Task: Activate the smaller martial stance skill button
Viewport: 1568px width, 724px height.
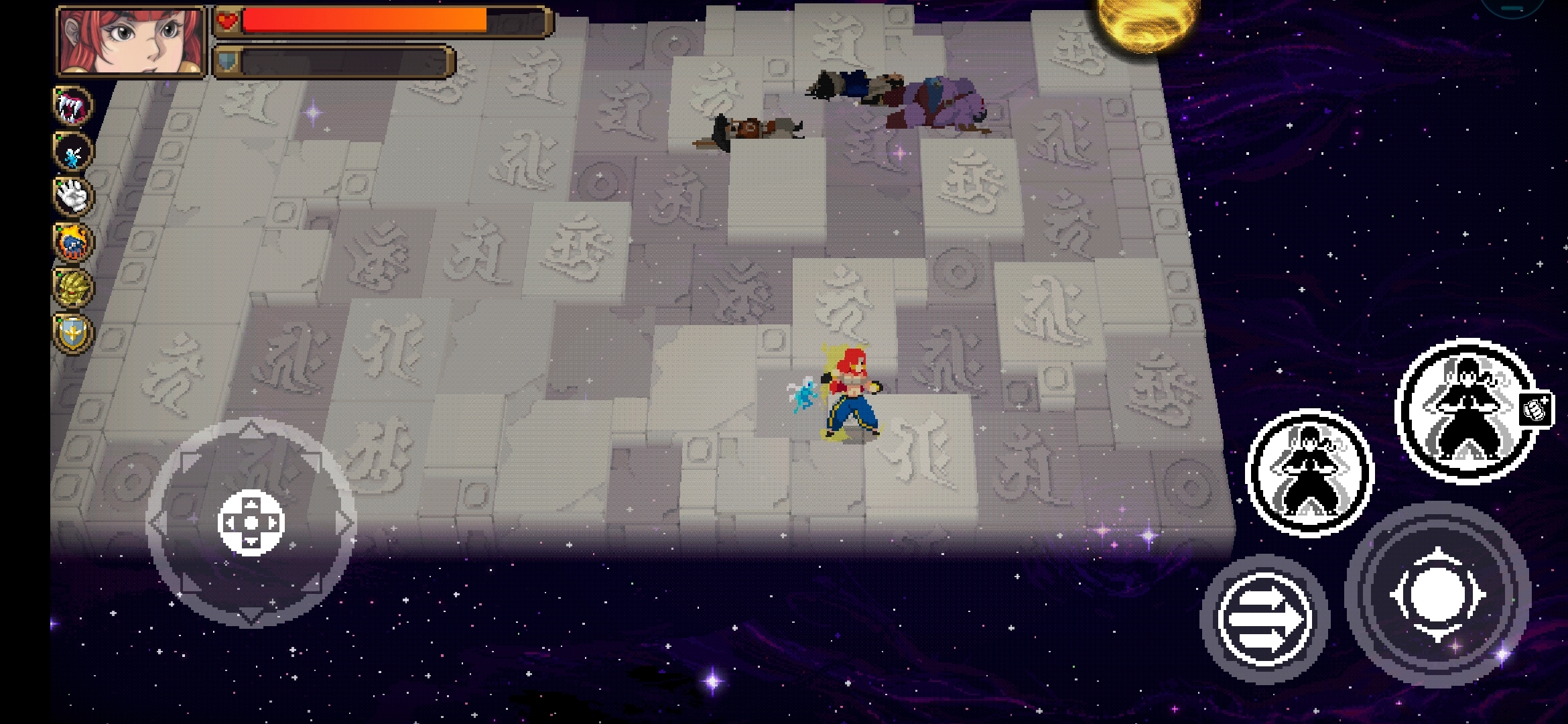Action: 1309,472
